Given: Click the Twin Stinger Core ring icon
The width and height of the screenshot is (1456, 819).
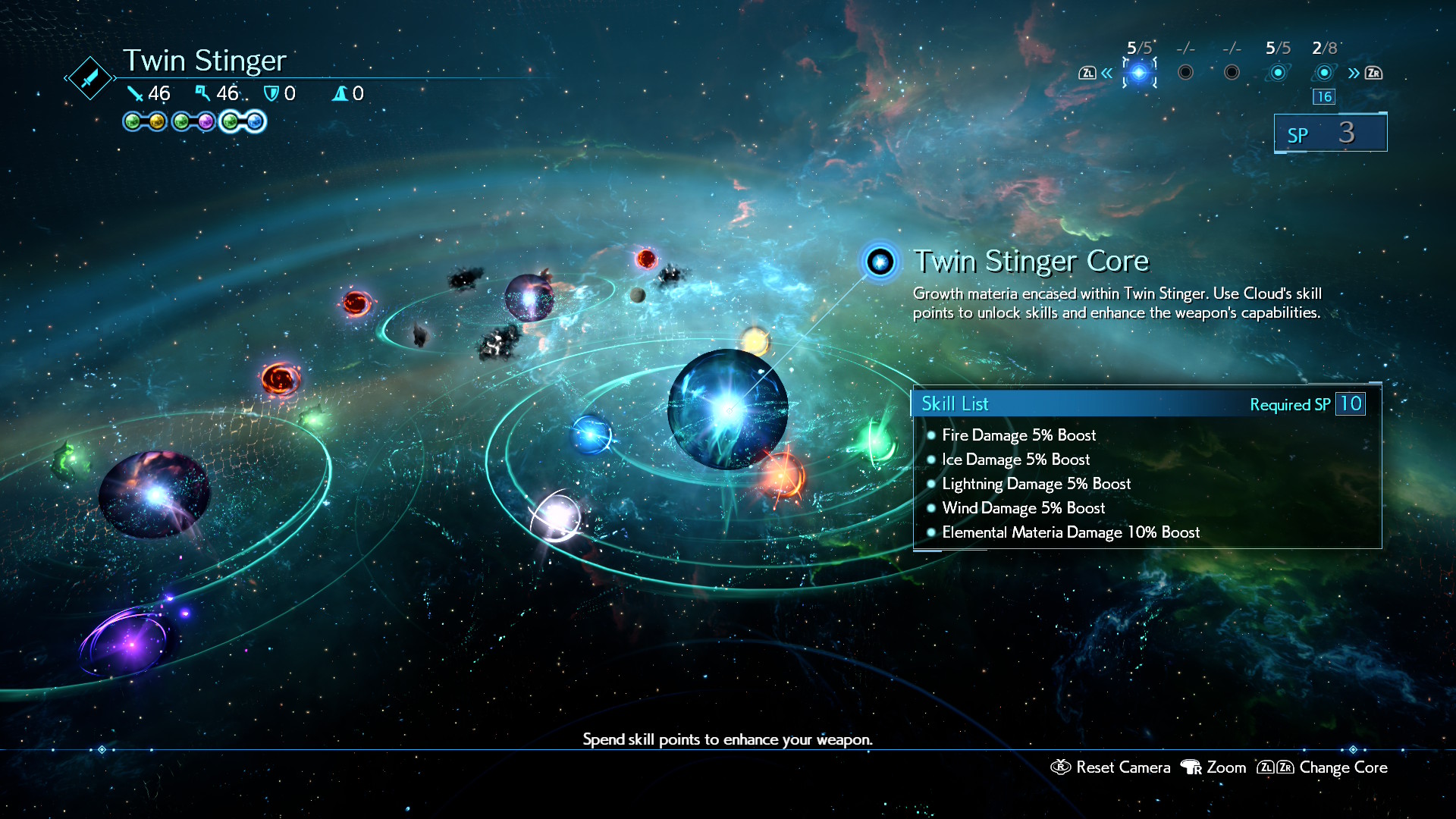Looking at the screenshot, I should point(880,262).
